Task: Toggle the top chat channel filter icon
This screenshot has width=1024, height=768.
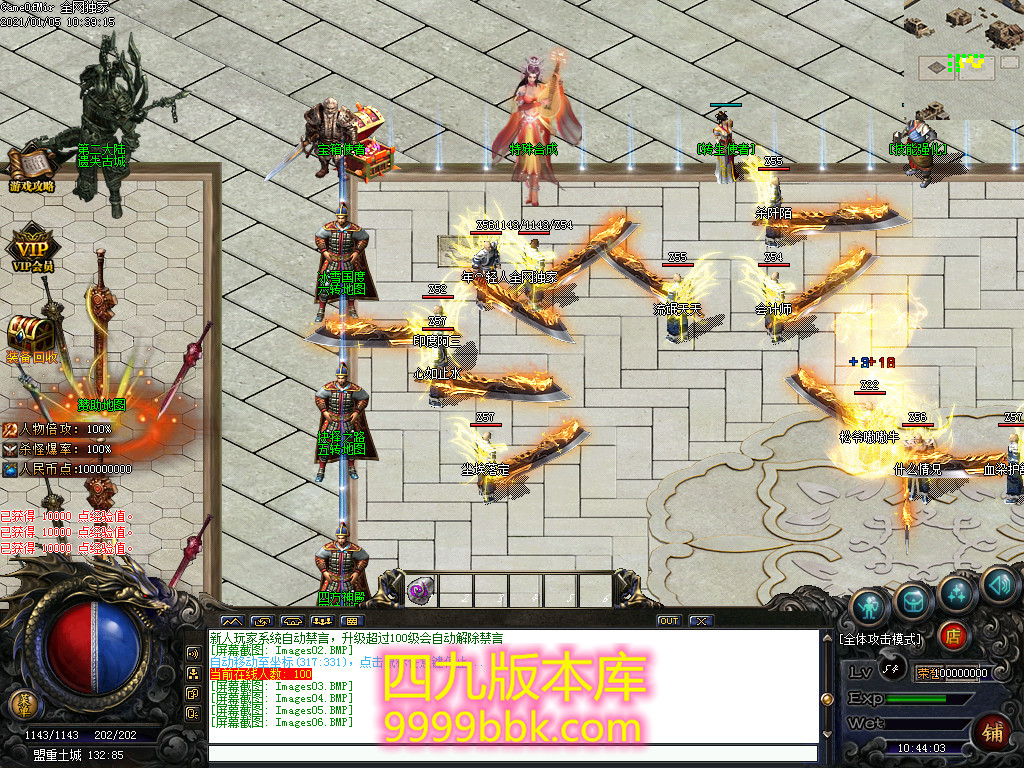Action: (193, 653)
